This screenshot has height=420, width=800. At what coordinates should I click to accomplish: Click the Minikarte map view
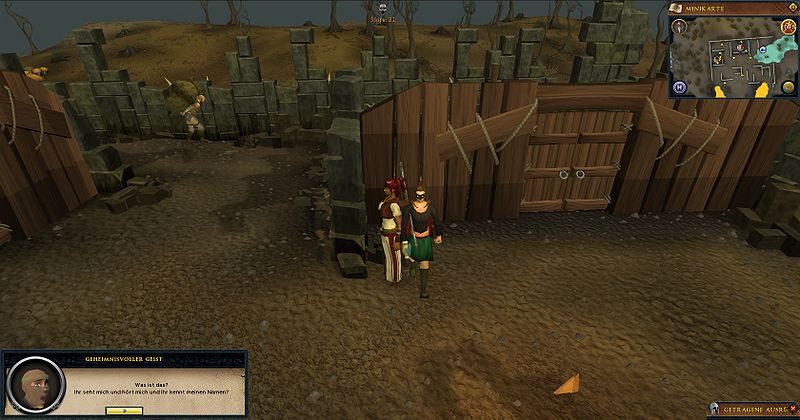click(736, 62)
